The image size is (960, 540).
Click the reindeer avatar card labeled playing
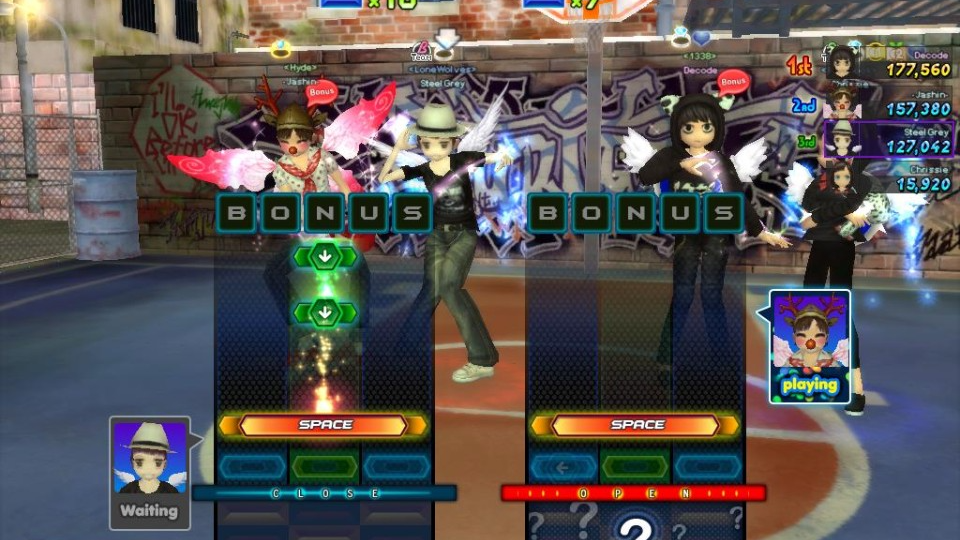[x=809, y=346]
